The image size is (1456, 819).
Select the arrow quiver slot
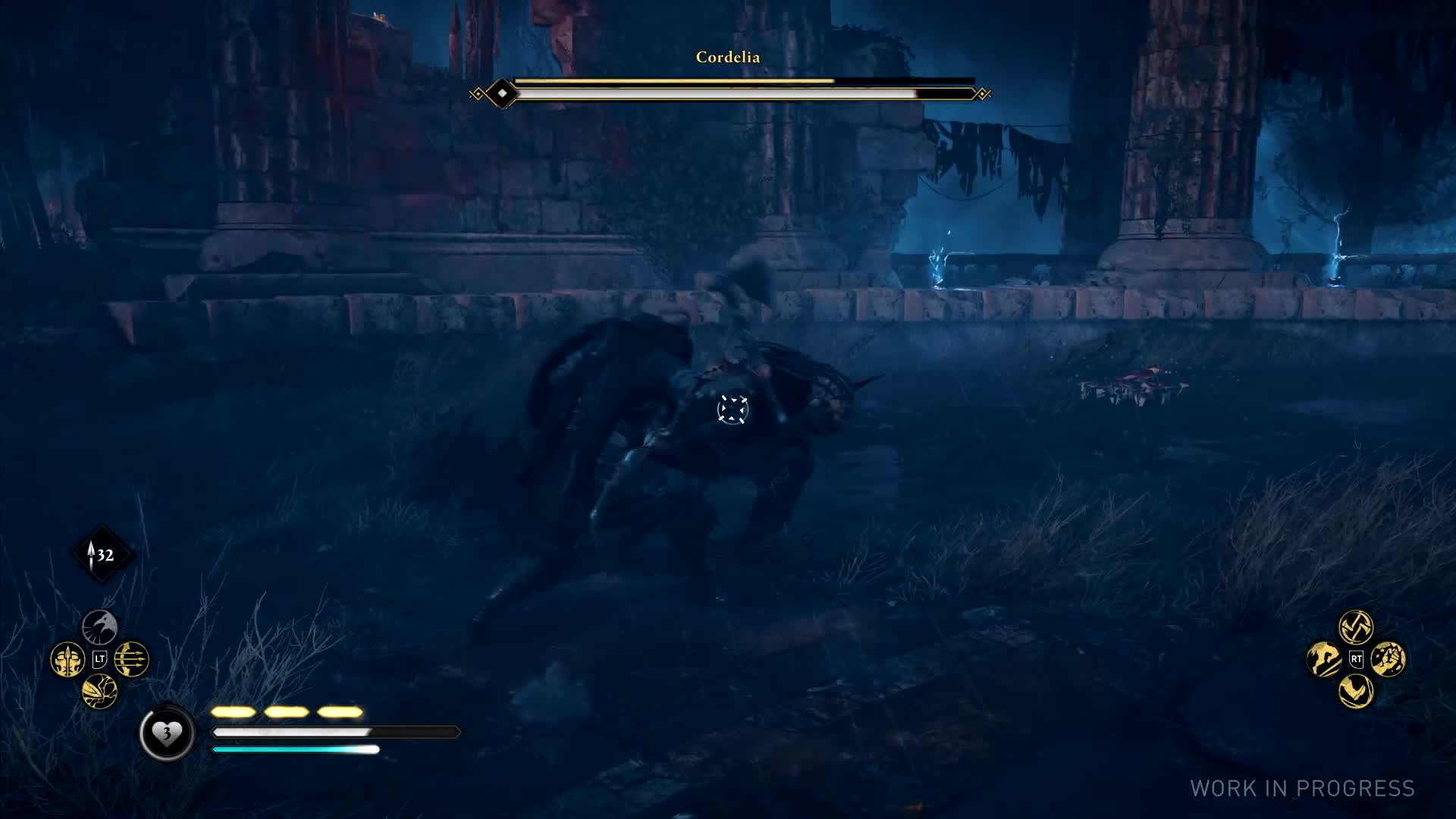[x=102, y=554]
